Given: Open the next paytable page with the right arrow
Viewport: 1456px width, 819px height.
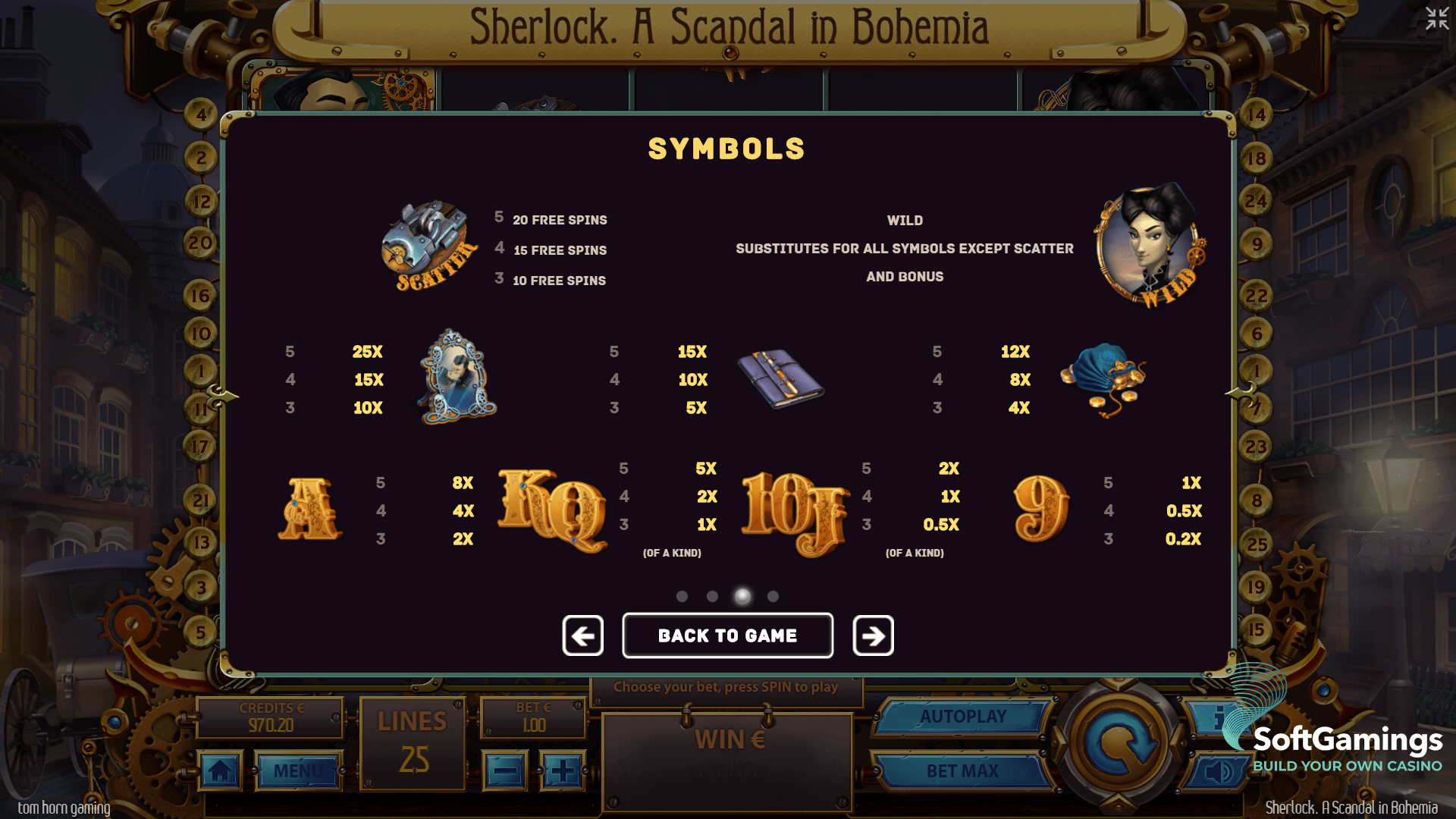Looking at the screenshot, I should [x=872, y=635].
